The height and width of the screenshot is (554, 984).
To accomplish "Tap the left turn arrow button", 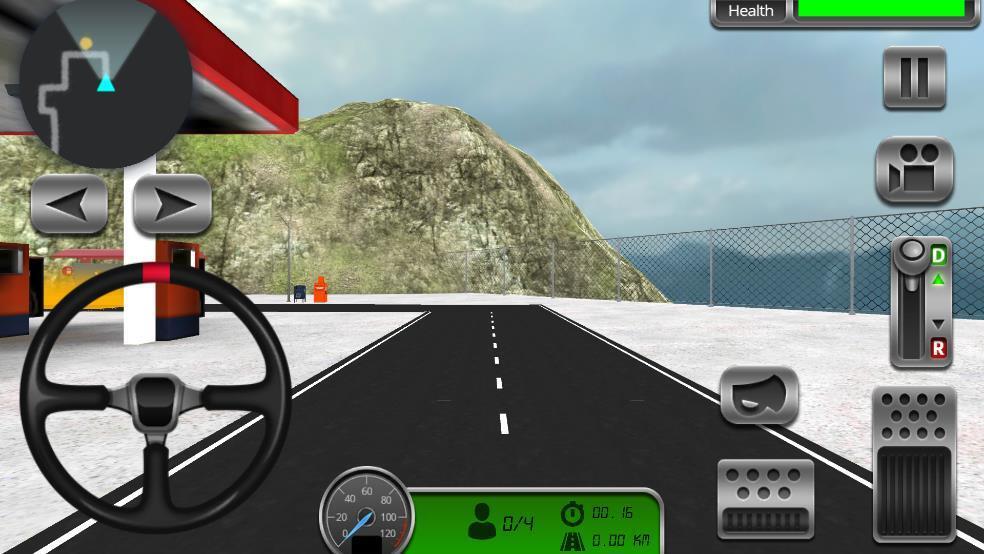I will click(69, 205).
